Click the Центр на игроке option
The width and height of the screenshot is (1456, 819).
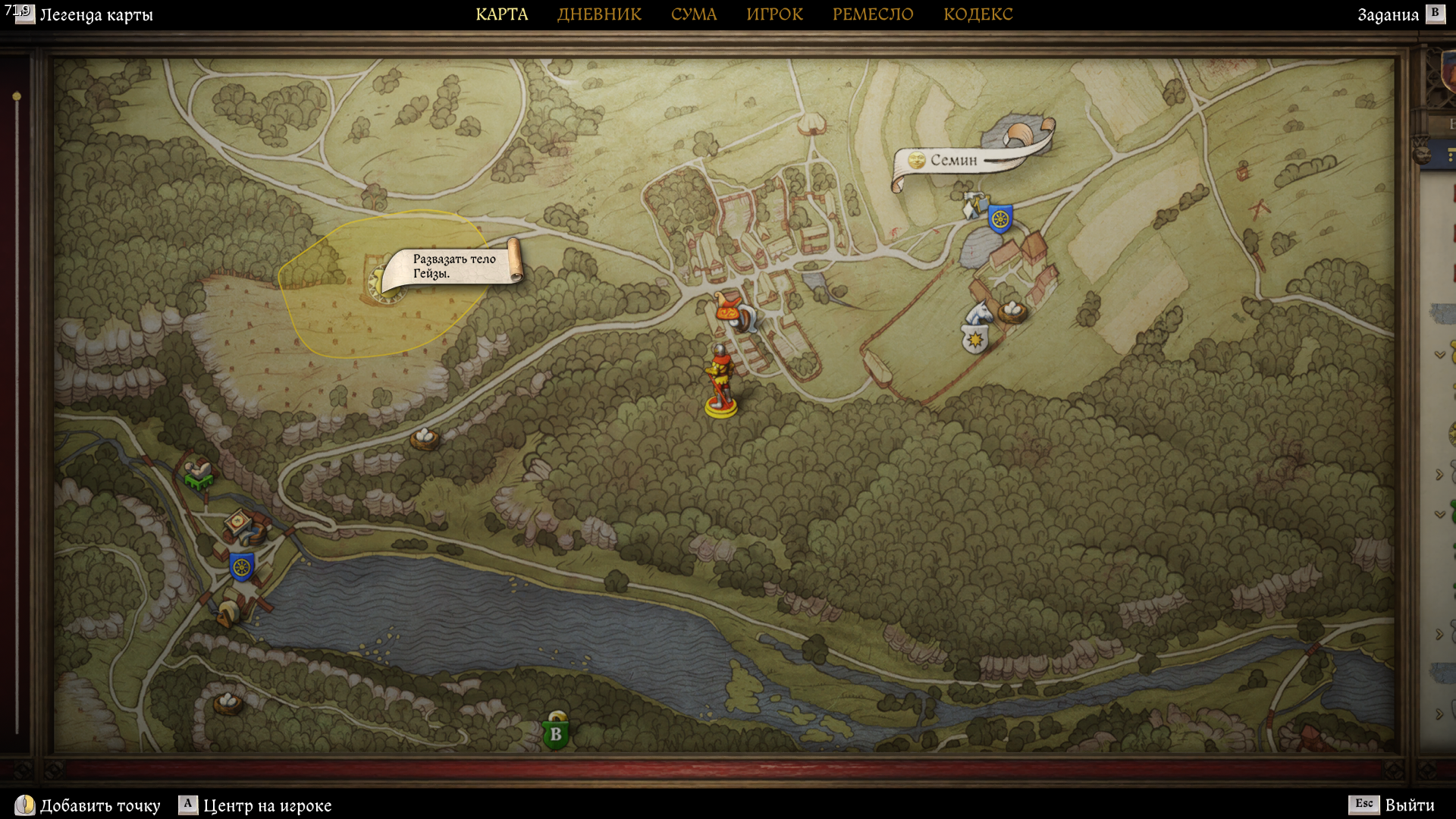pos(266,805)
